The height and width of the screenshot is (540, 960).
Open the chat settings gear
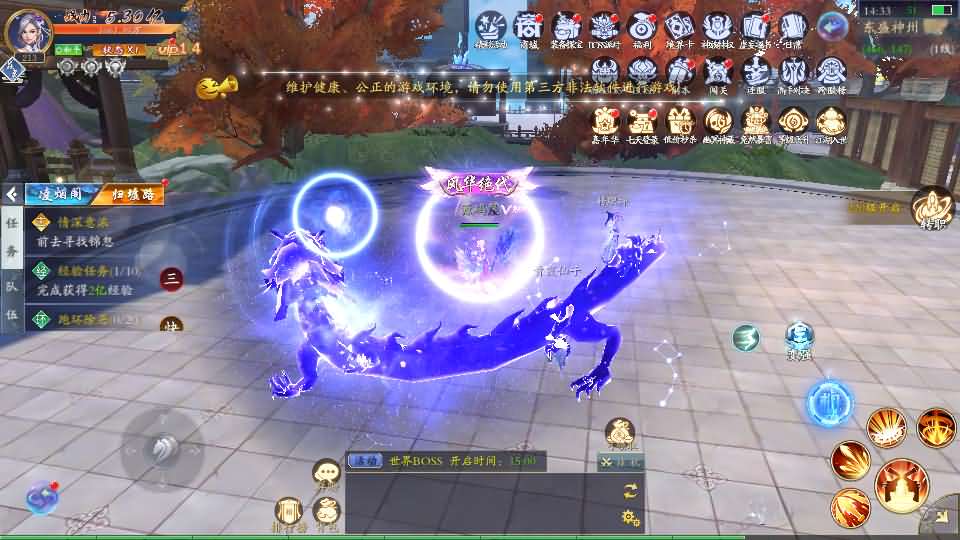[630, 517]
